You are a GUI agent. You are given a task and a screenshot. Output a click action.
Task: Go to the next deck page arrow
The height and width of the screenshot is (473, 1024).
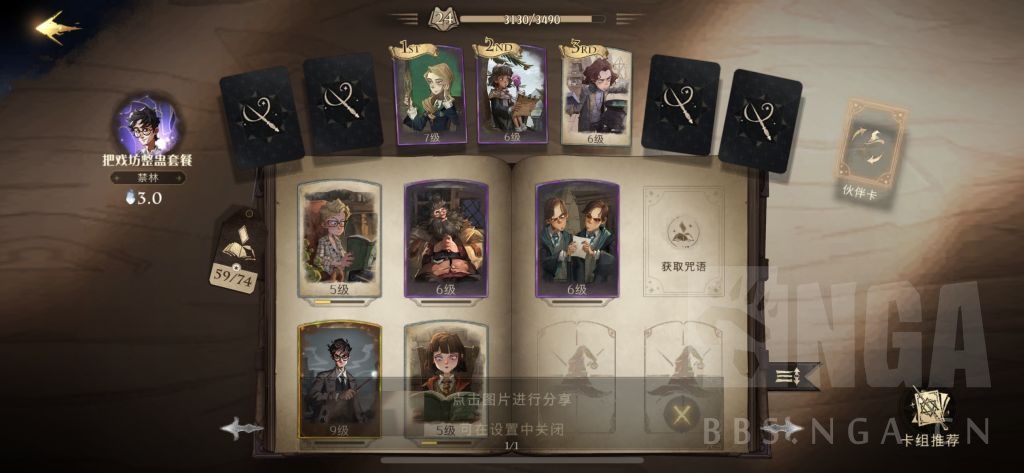click(783, 428)
